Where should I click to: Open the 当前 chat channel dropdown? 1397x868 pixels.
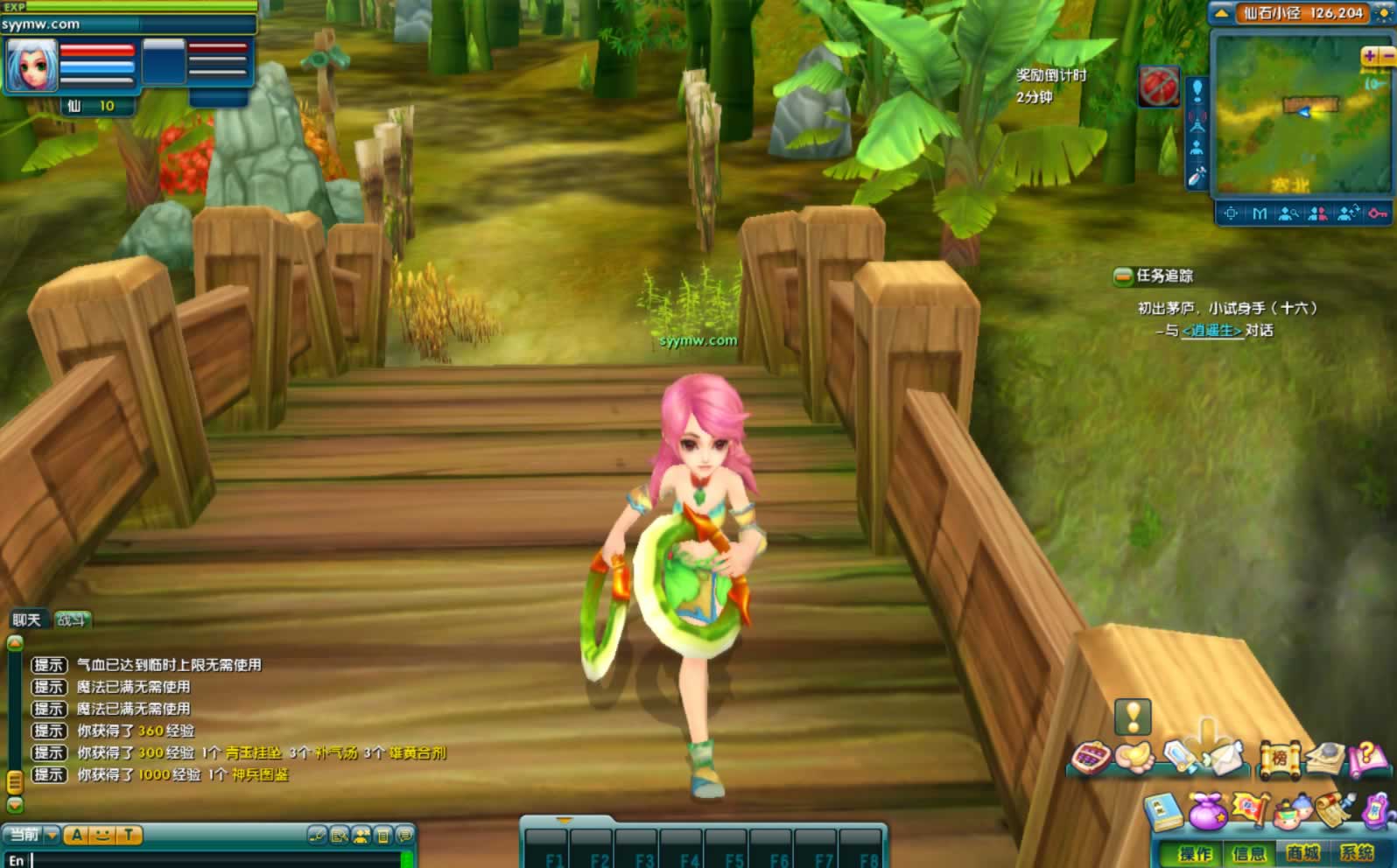pos(52,835)
